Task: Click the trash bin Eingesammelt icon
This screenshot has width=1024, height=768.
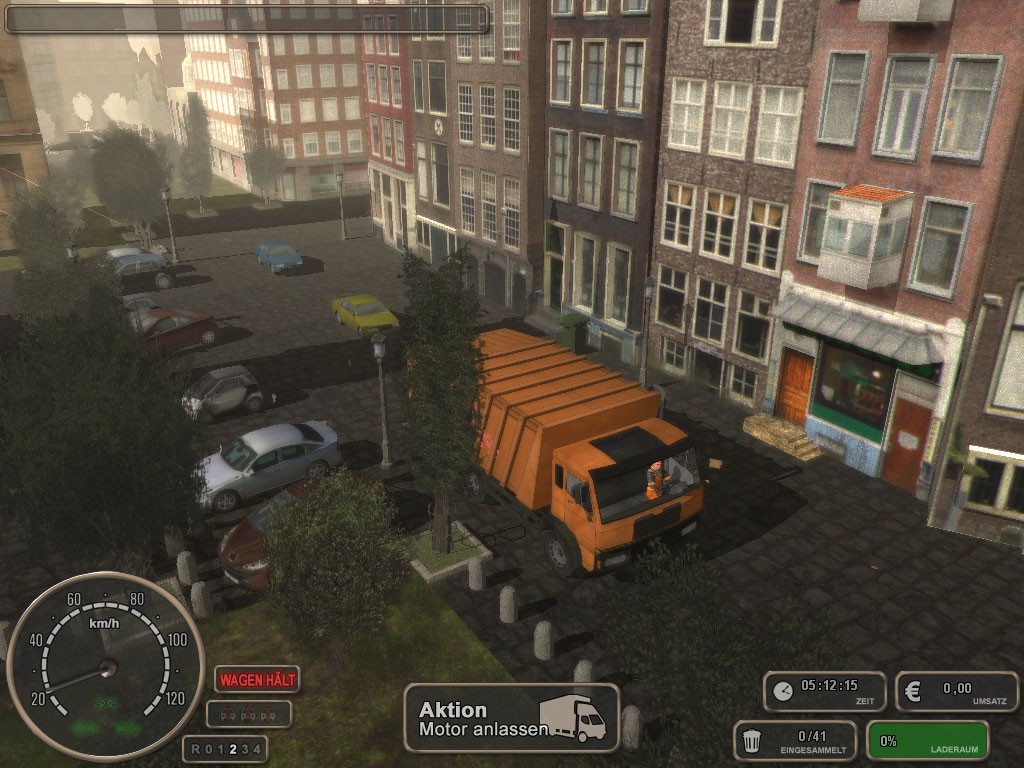Action: click(753, 741)
